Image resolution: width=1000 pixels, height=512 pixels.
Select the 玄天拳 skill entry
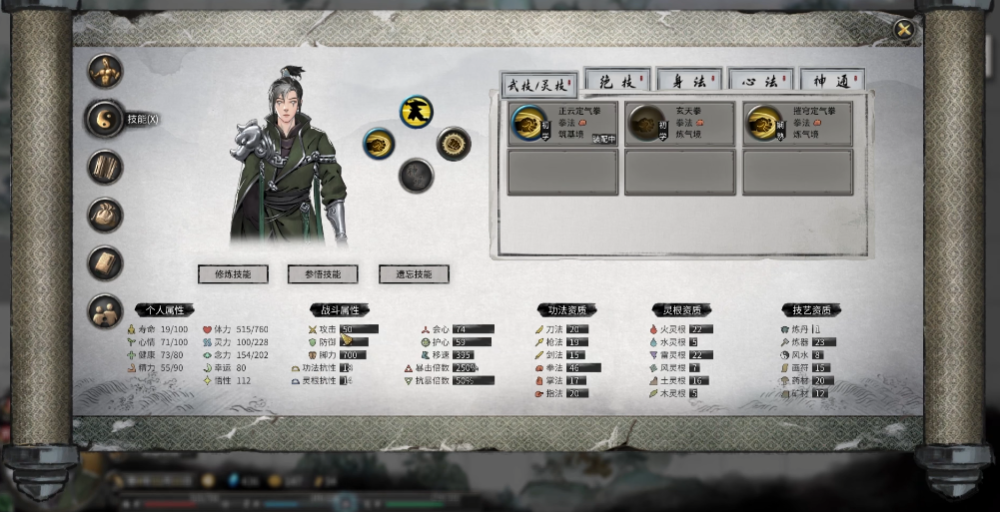(680, 124)
